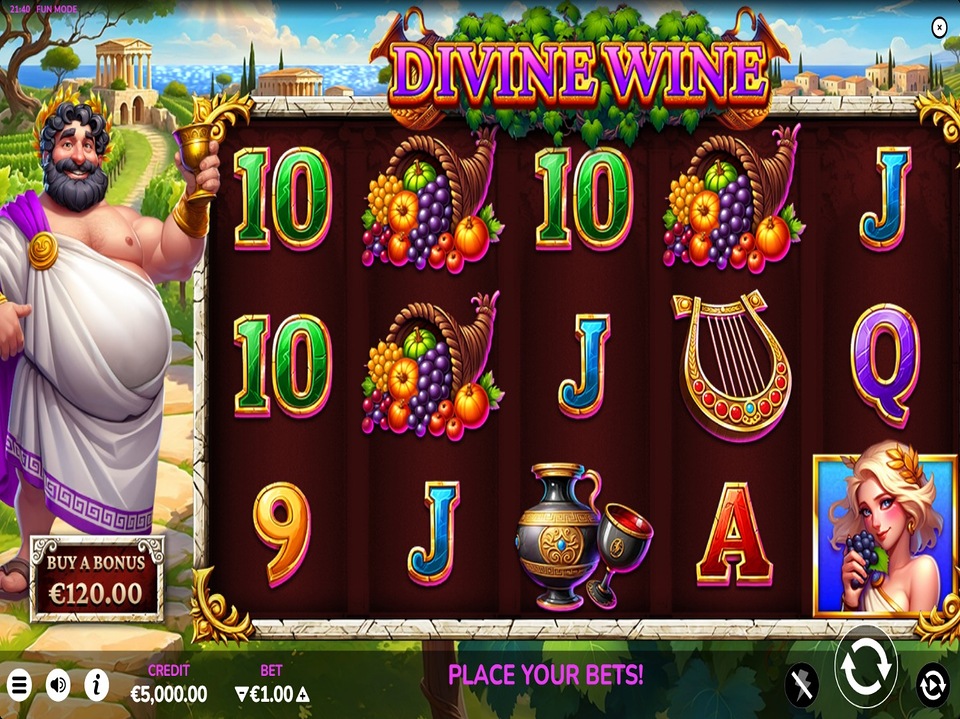The height and width of the screenshot is (719, 960).
Task: Open the game info page
Action: (97, 685)
